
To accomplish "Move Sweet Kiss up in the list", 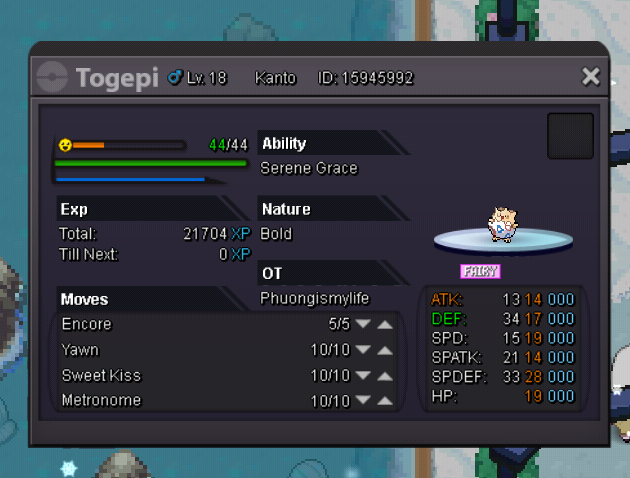I will click(x=385, y=376).
